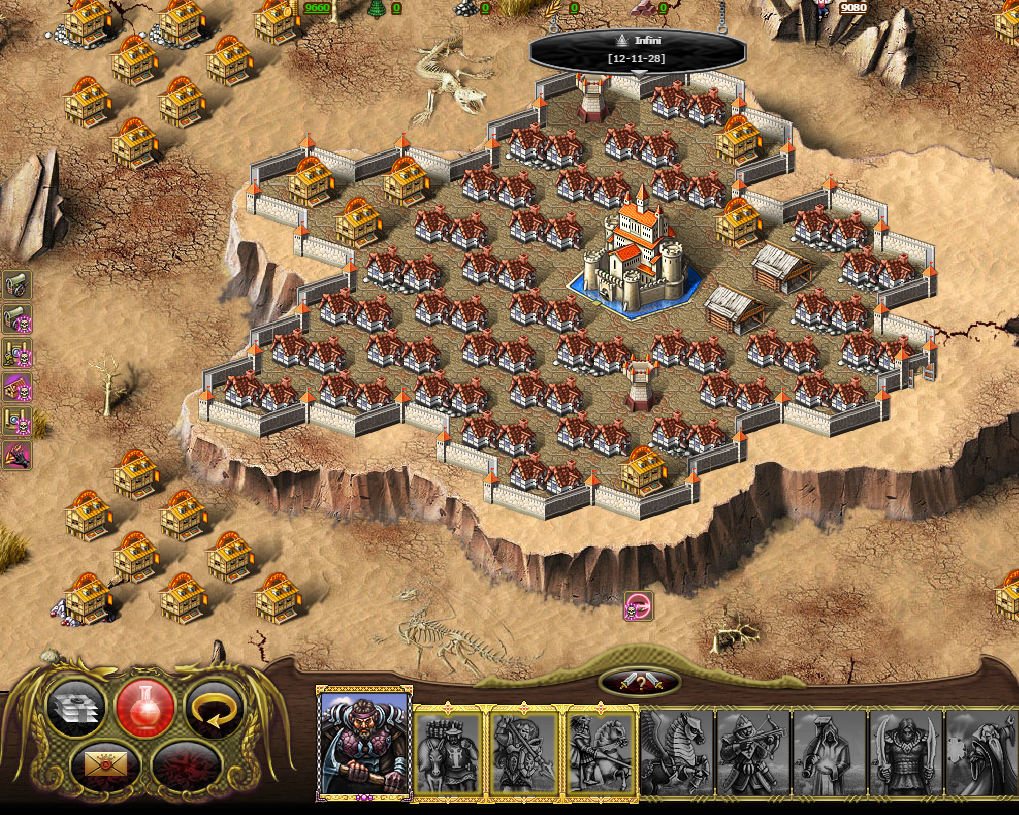Open the covered wagon with skull icon

coord(18,319)
